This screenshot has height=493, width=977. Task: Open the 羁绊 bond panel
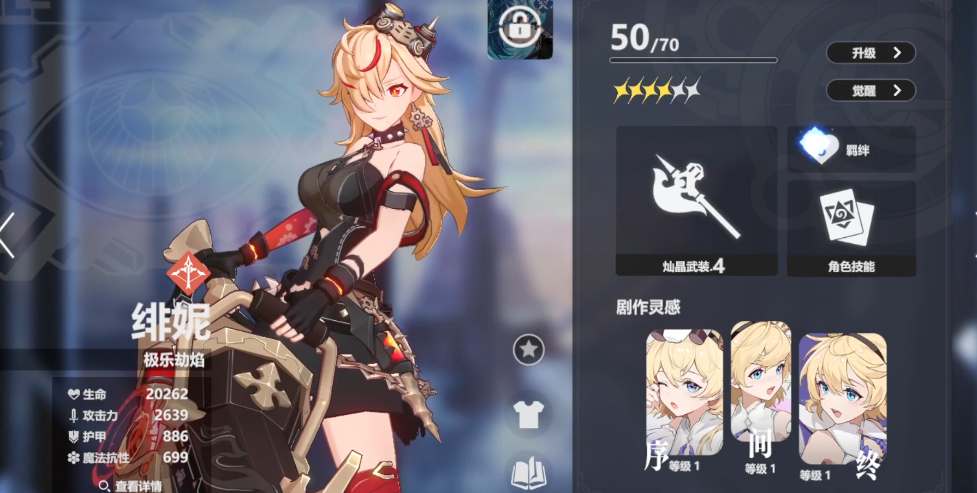click(851, 148)
